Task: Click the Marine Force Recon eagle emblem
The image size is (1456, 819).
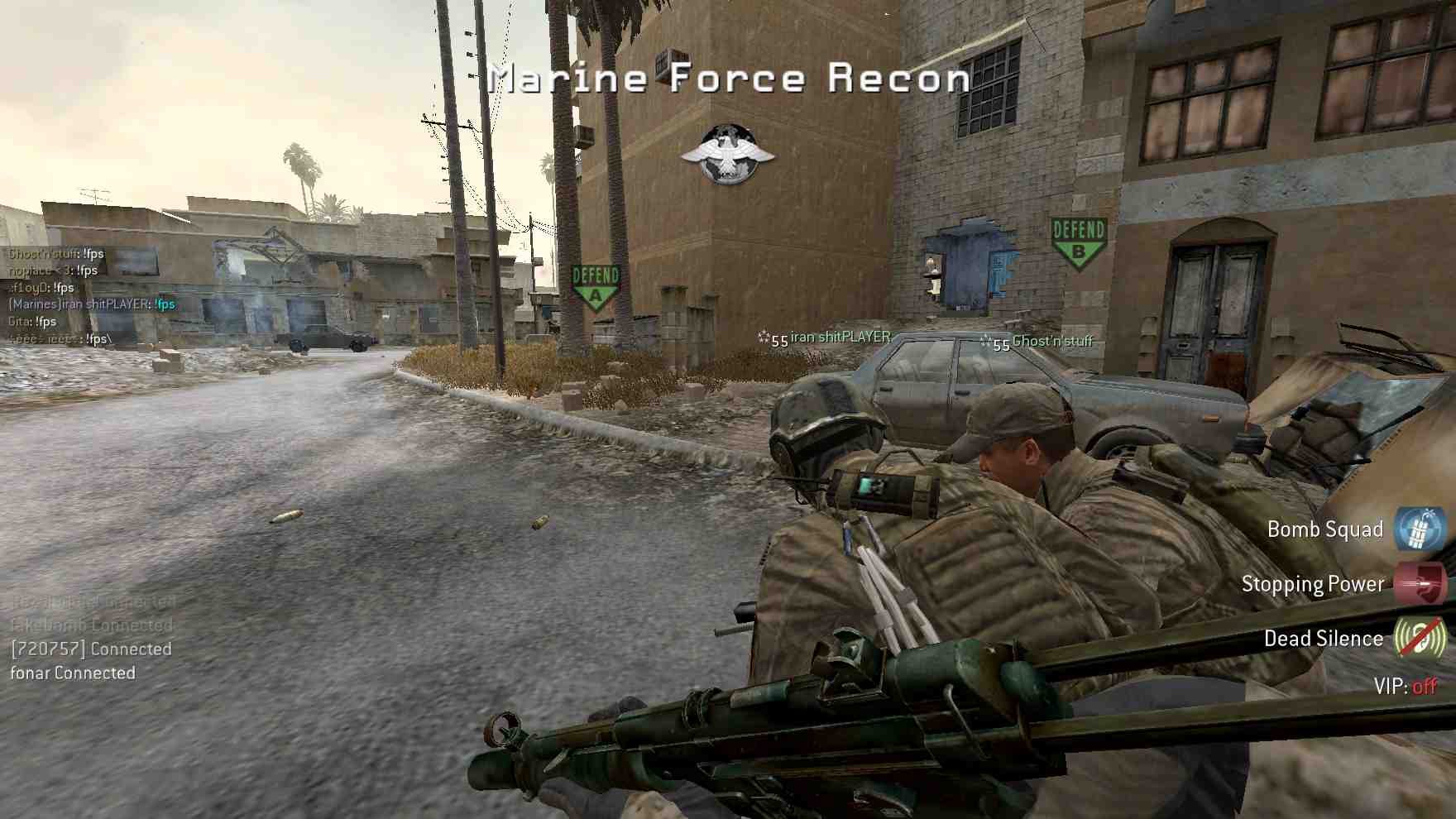Action: coord(727,155)
